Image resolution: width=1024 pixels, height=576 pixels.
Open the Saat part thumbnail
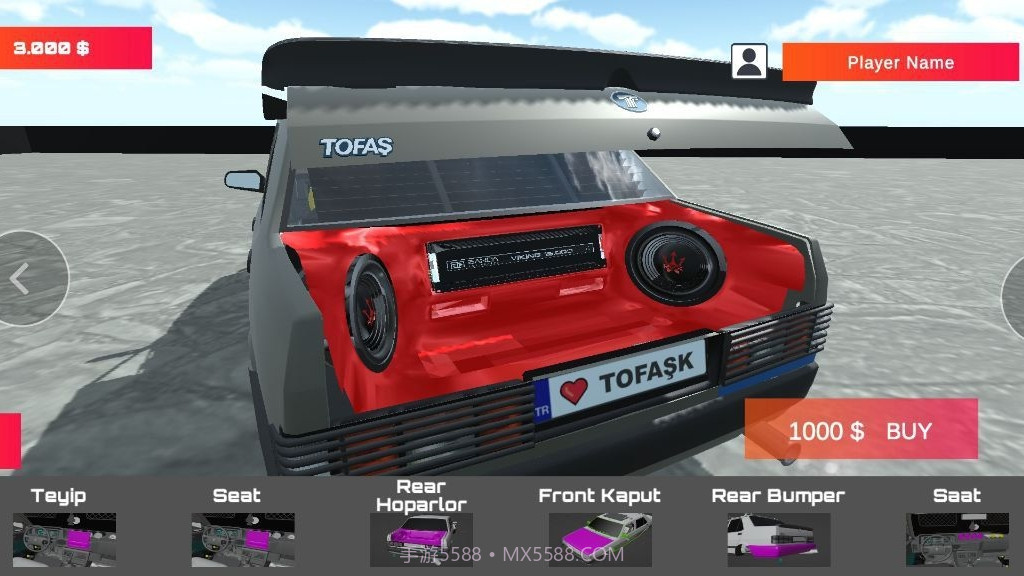(957, 538)
